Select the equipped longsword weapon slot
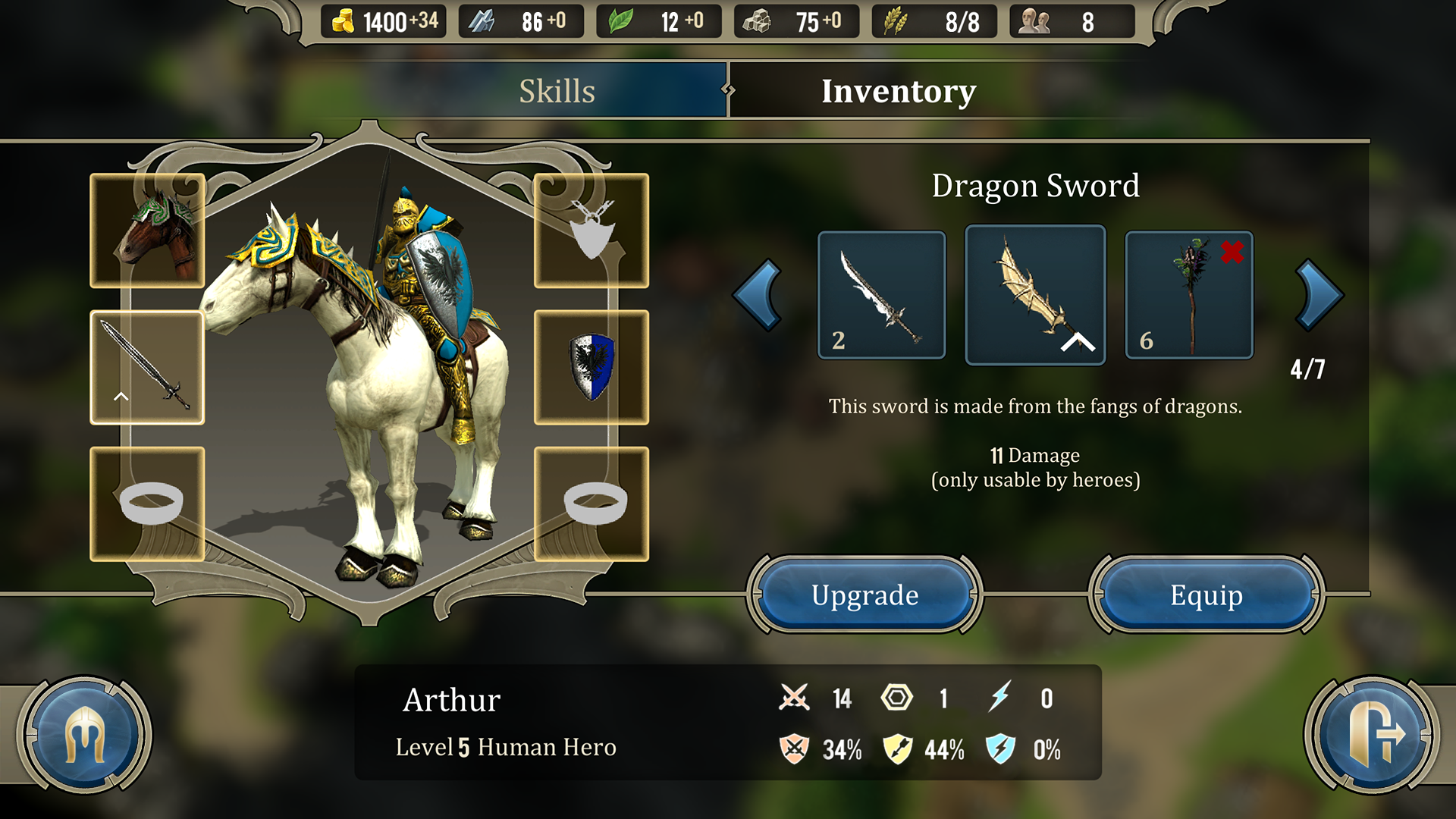 (147, 367)
